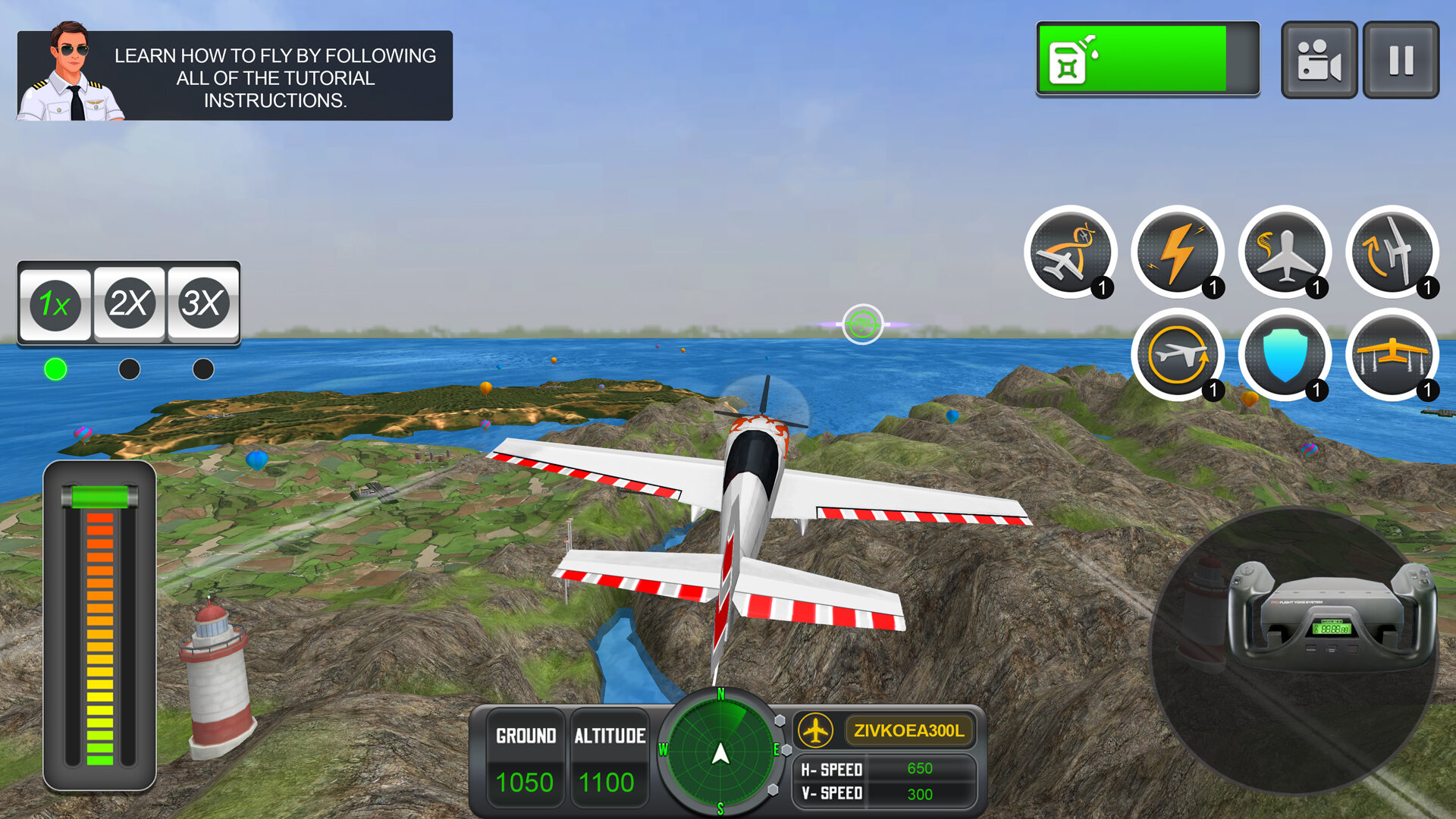Click the ZIVKOEA300L aircraft name

908,730
